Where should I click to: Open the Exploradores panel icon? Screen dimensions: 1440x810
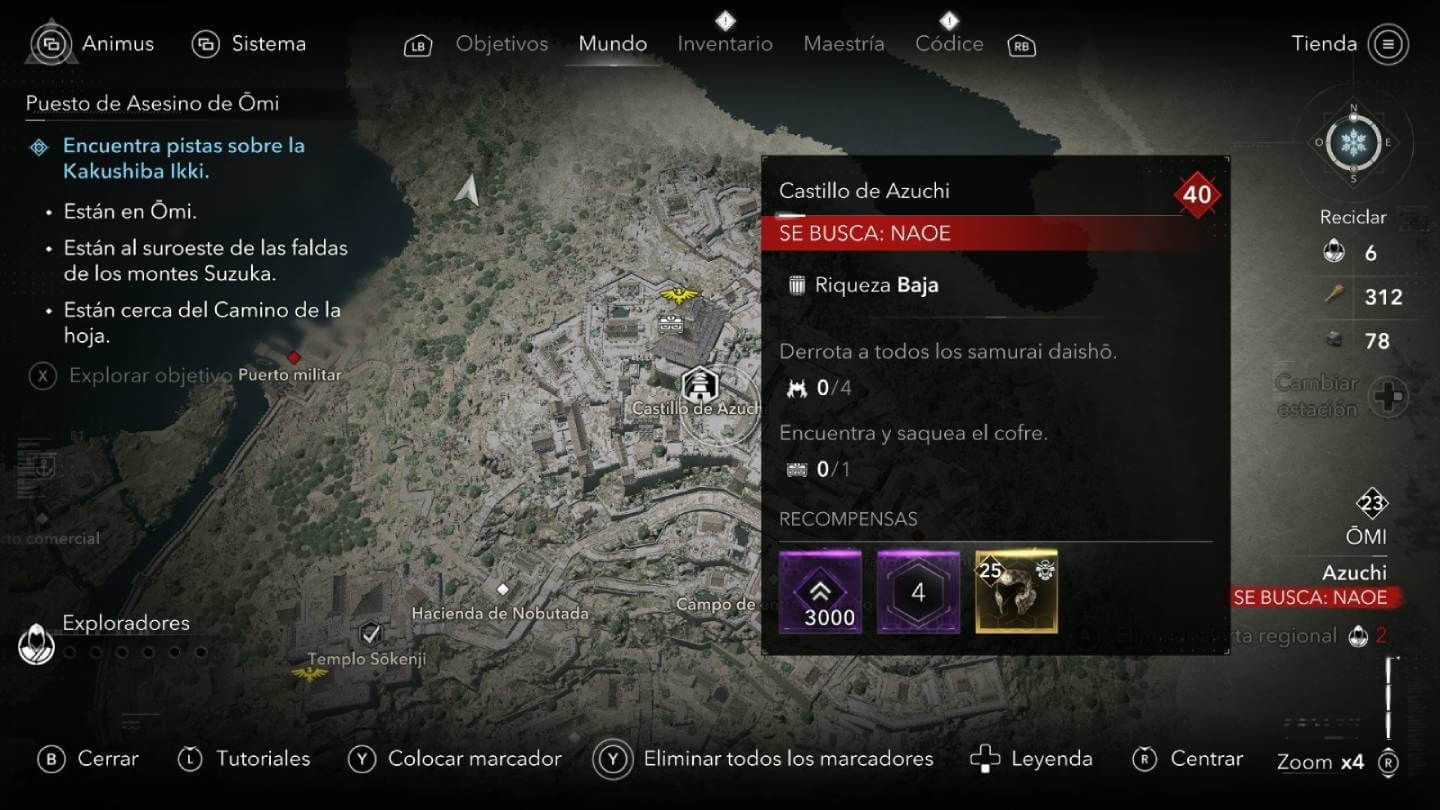click(35, 643)
